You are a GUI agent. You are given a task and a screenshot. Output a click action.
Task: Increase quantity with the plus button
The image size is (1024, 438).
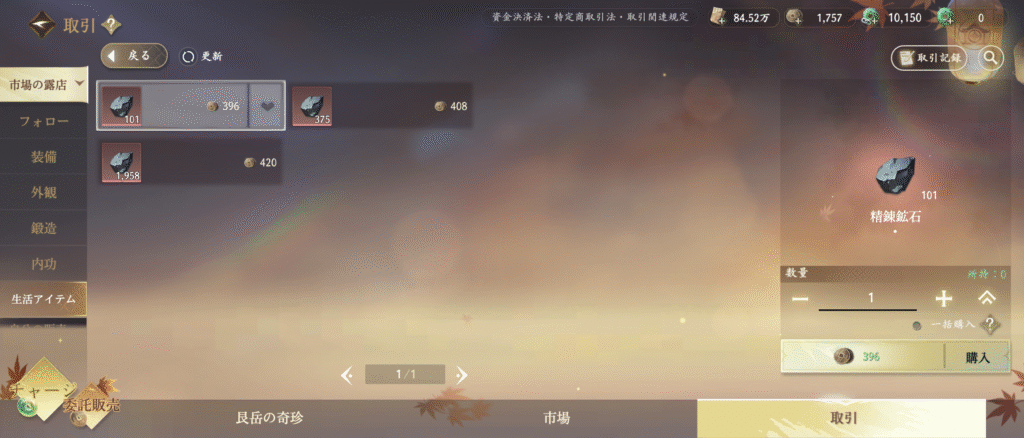[x=943, y=299]
